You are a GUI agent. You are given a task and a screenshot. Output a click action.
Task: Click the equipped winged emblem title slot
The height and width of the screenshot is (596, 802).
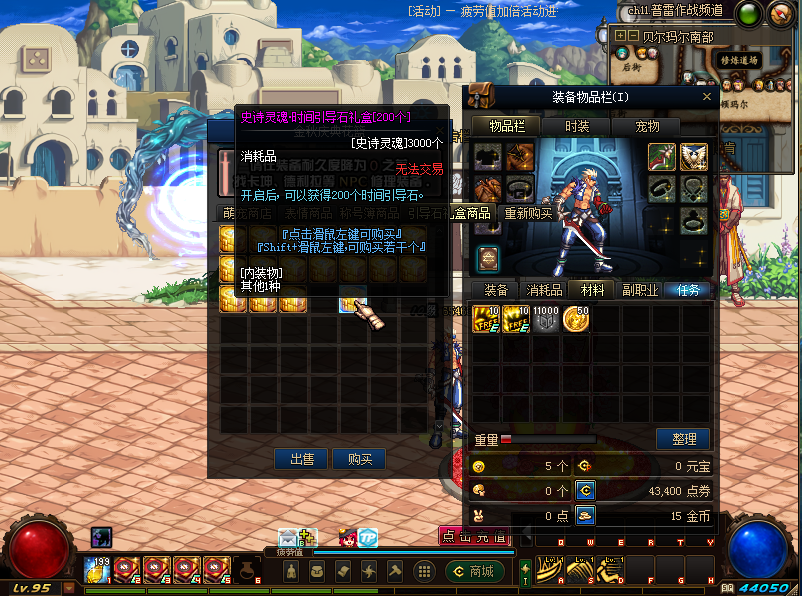(x=694, y=156)
